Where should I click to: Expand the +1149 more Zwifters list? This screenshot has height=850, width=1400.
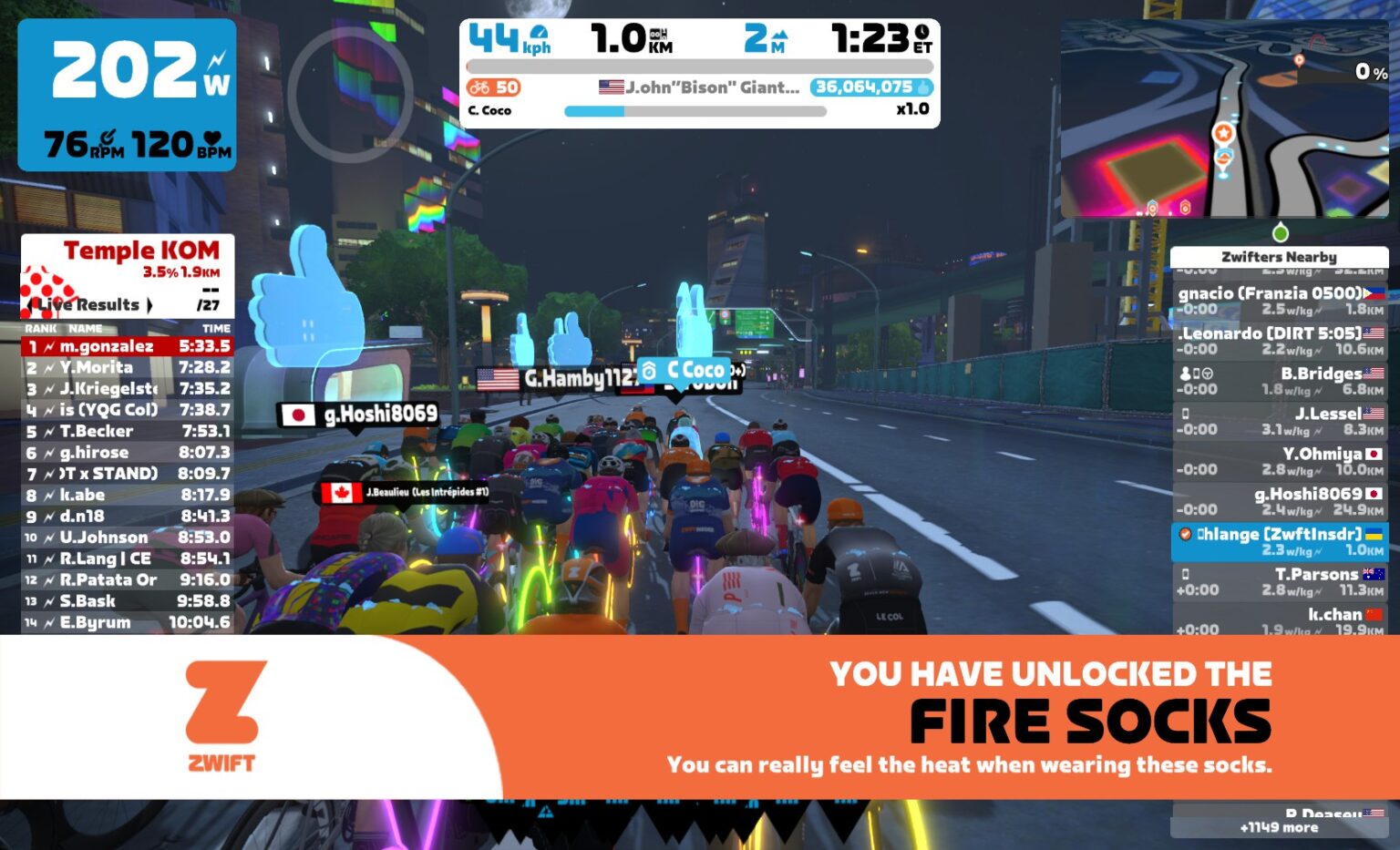click(x=1280, y=827)
